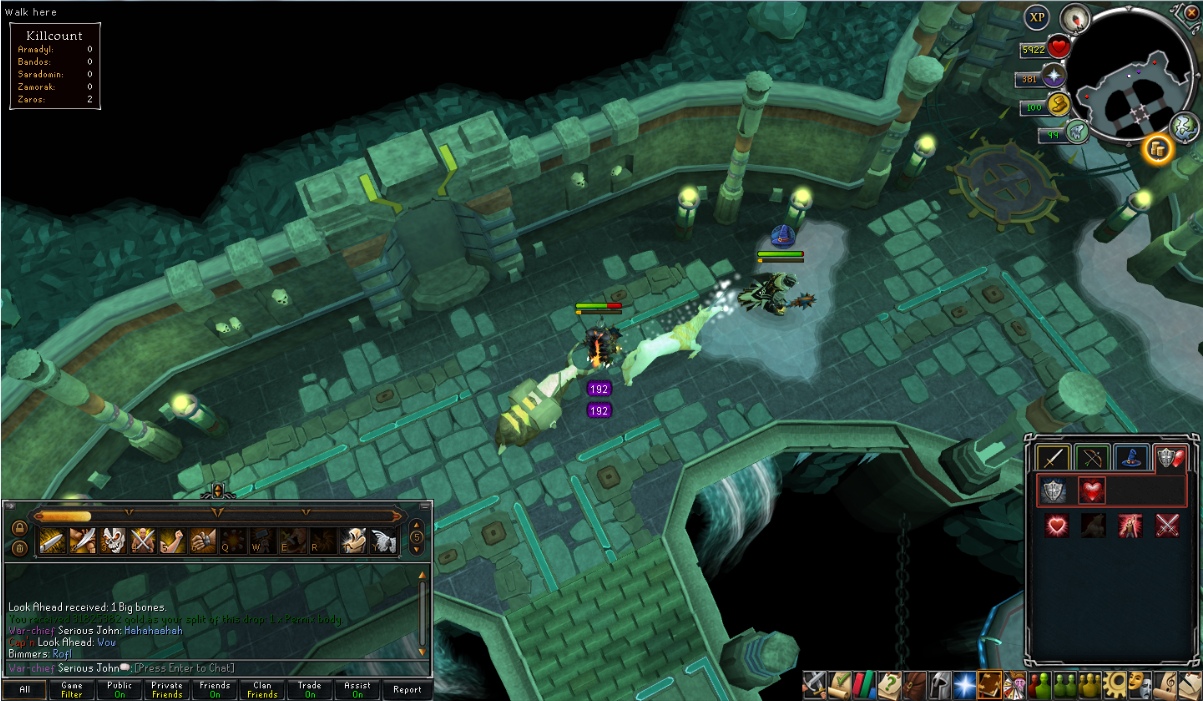The image size is (1203, 701).
Task: Open the world map globe icon
Action: click(x=1184, y=125)
